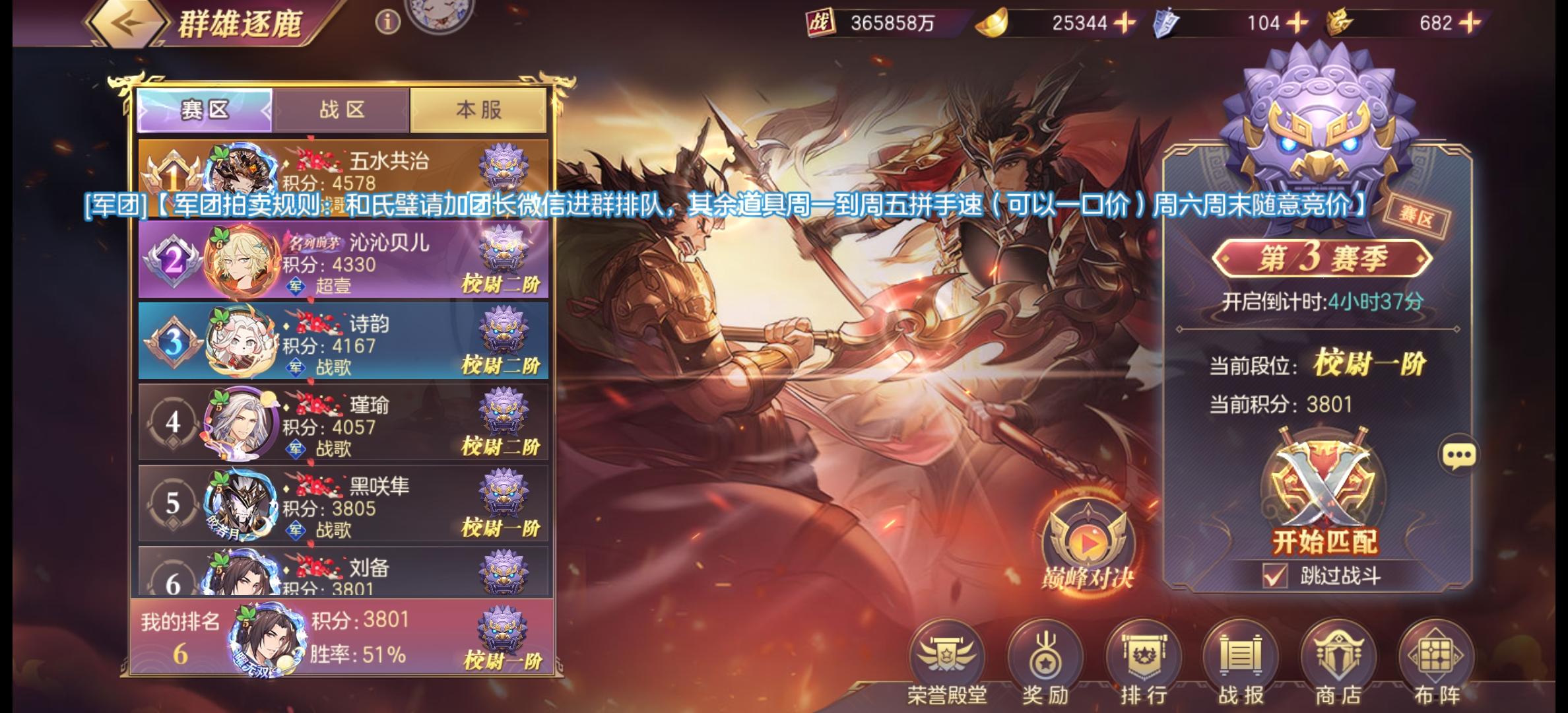The width and height of the screenshot is (1568, 713).
Task: Open the info tooltip next to 群雄逐鹿 title
Action: point(387,22)
